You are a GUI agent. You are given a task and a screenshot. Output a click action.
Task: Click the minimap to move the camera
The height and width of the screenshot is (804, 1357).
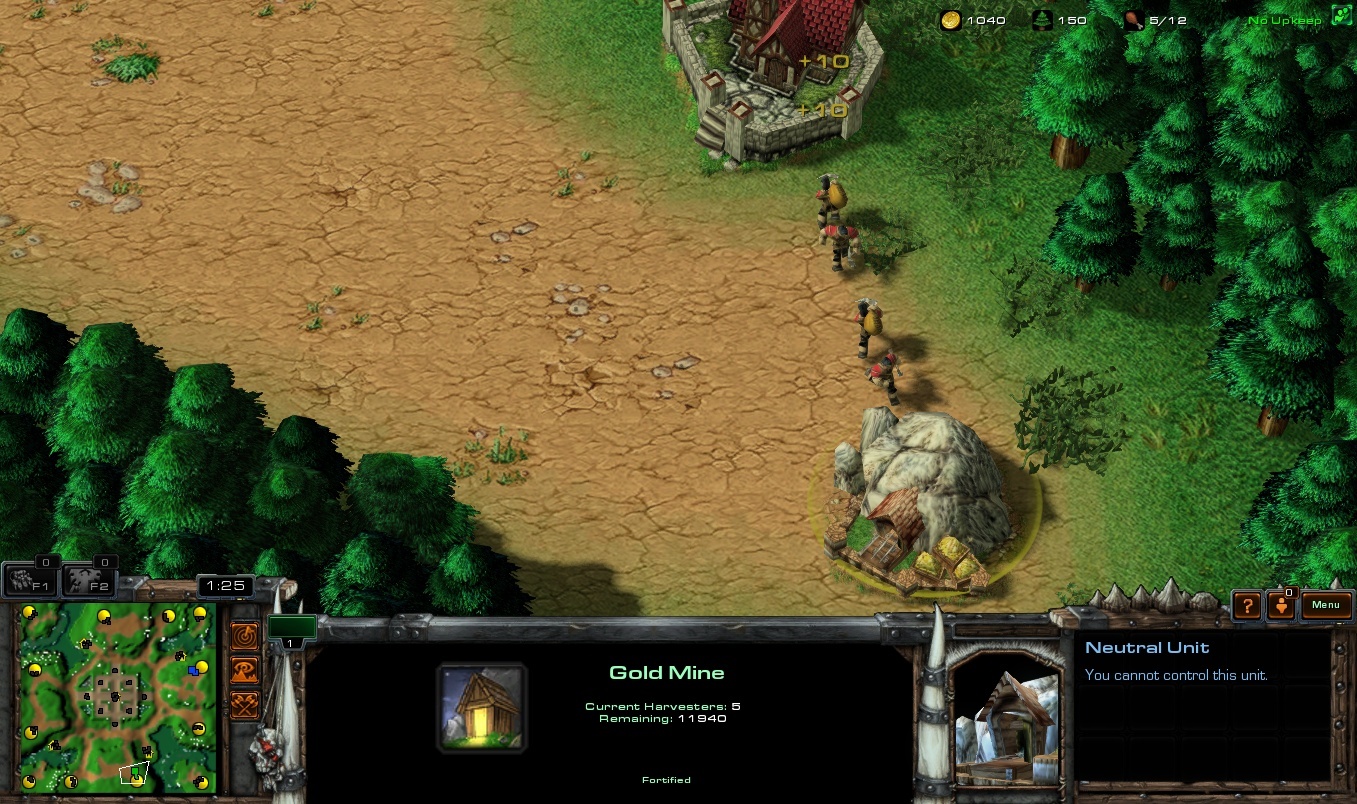tap(116, 696)
